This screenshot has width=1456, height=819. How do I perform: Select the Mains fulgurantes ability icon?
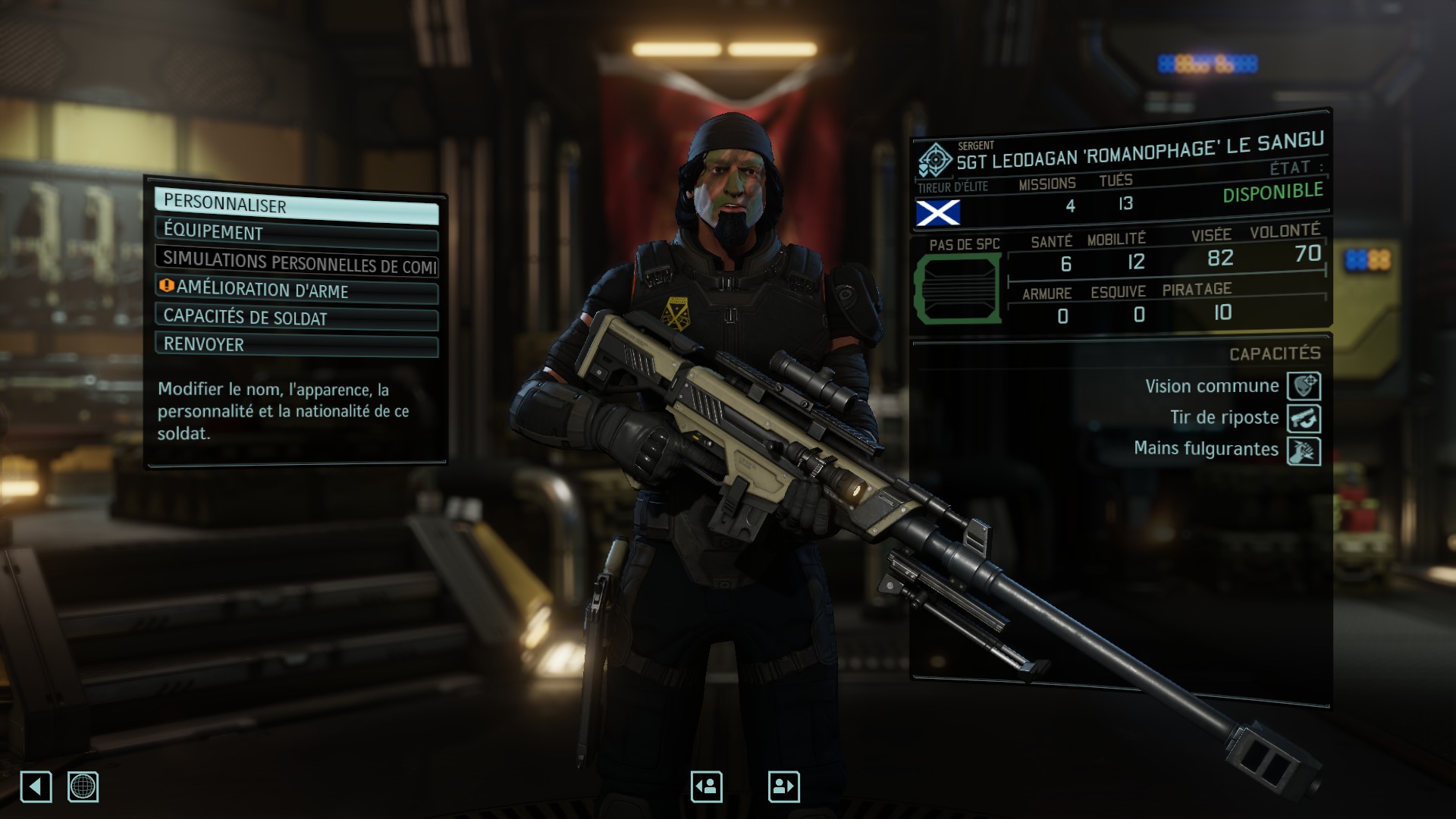click(1304, 451)
